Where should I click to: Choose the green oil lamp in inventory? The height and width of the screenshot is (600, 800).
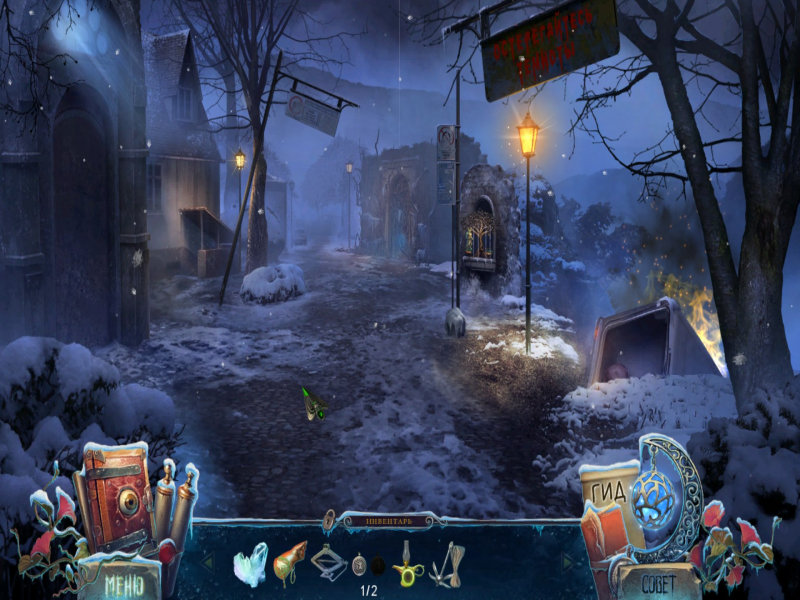click(406, 565)
